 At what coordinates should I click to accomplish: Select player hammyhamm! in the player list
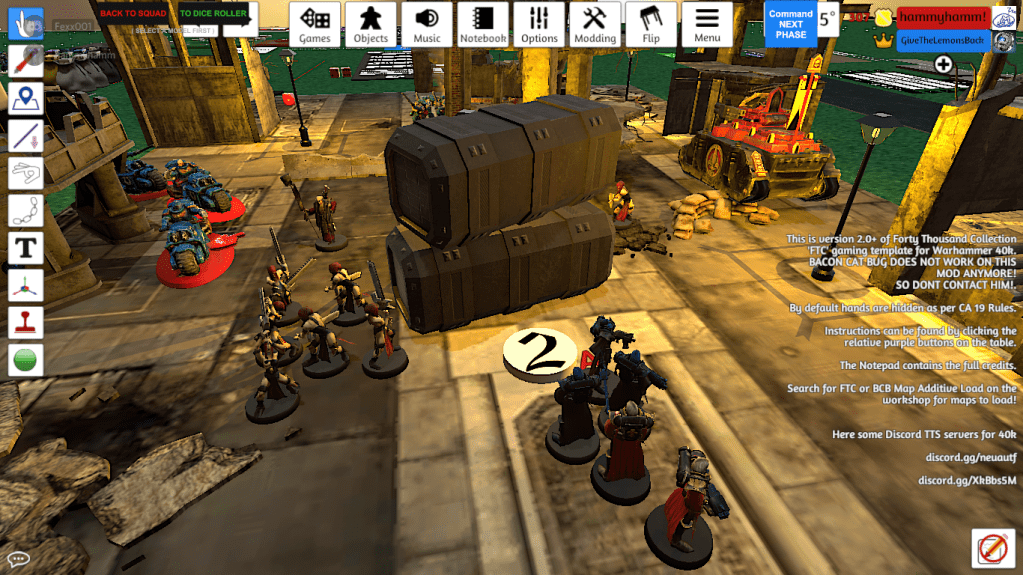coord(942,17)
